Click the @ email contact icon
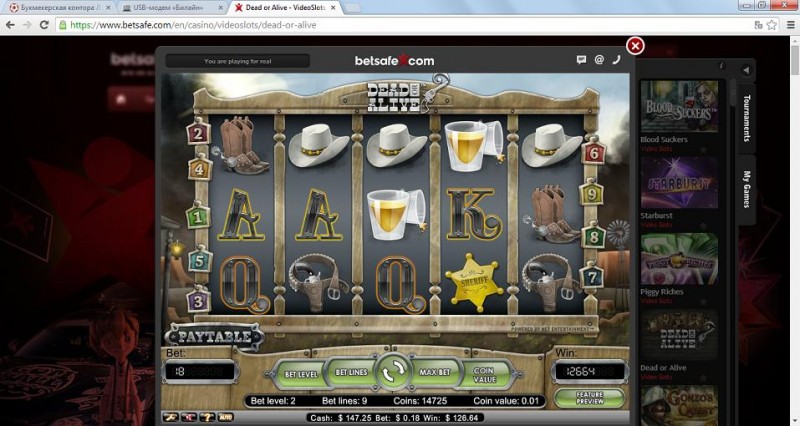This screenshot has width=800, height=426. (599, 60)
